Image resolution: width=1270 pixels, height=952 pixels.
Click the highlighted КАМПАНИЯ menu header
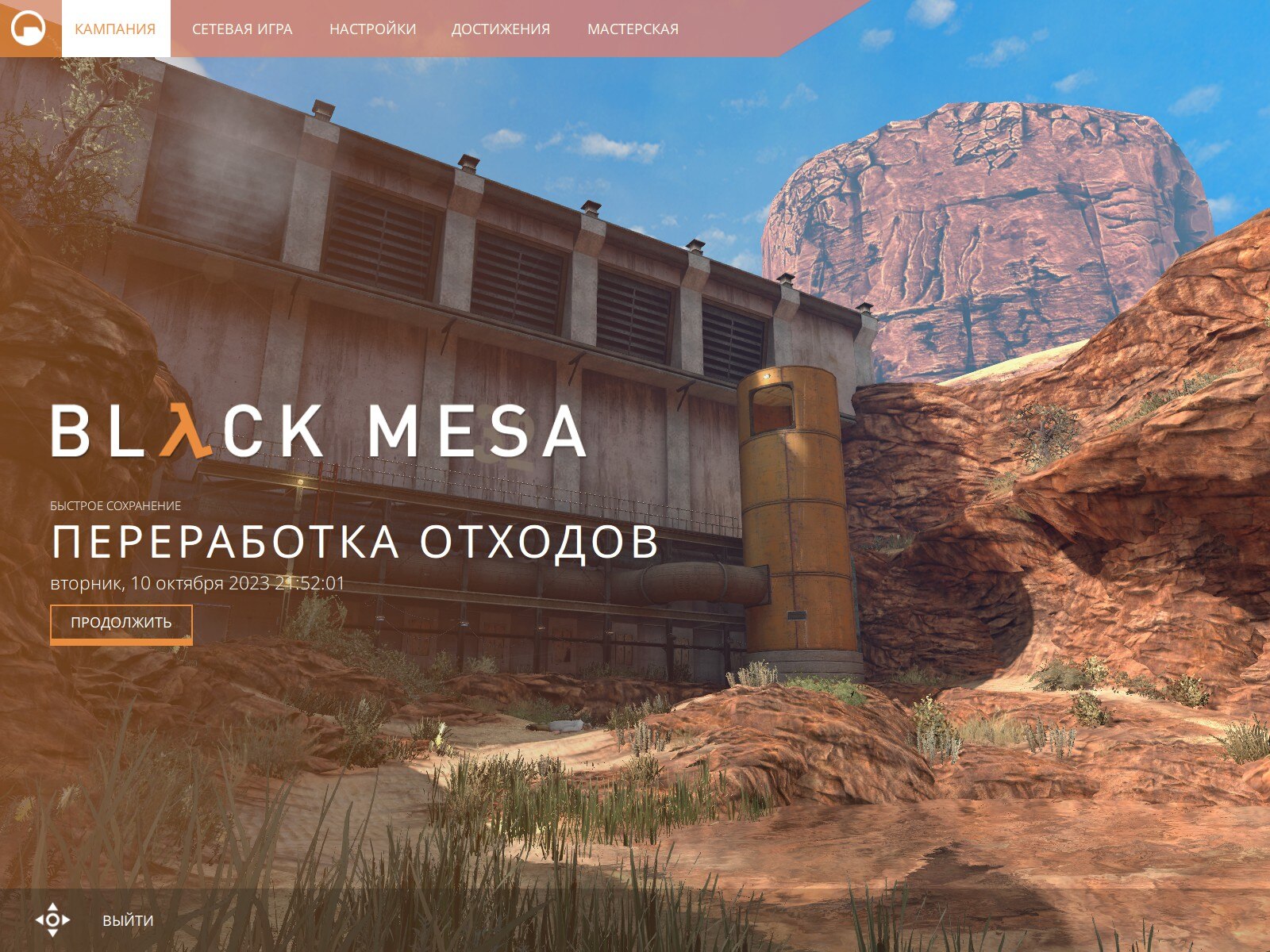click(x=115, y=28)
